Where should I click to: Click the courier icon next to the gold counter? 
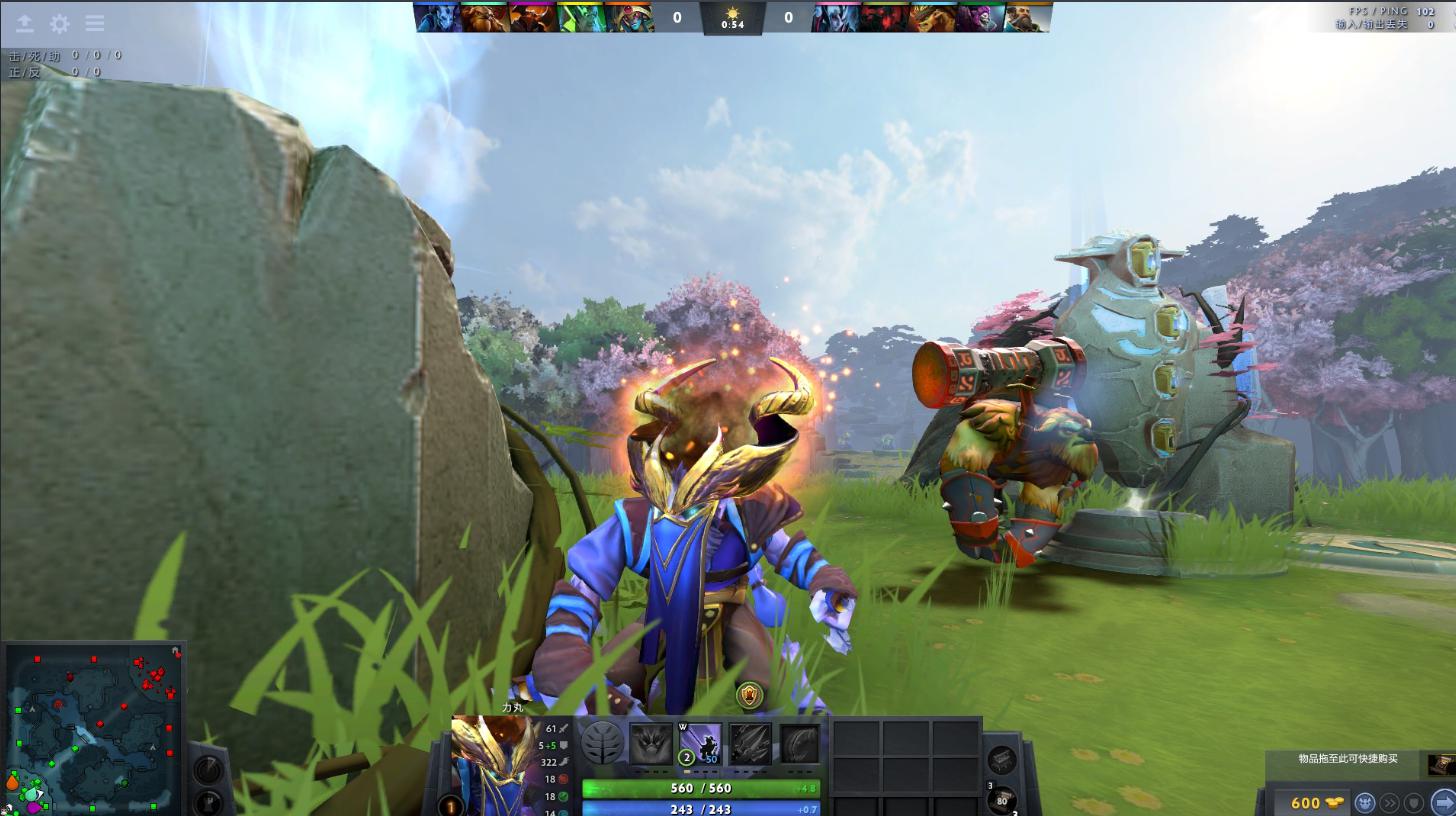[x=1365, y=802]
